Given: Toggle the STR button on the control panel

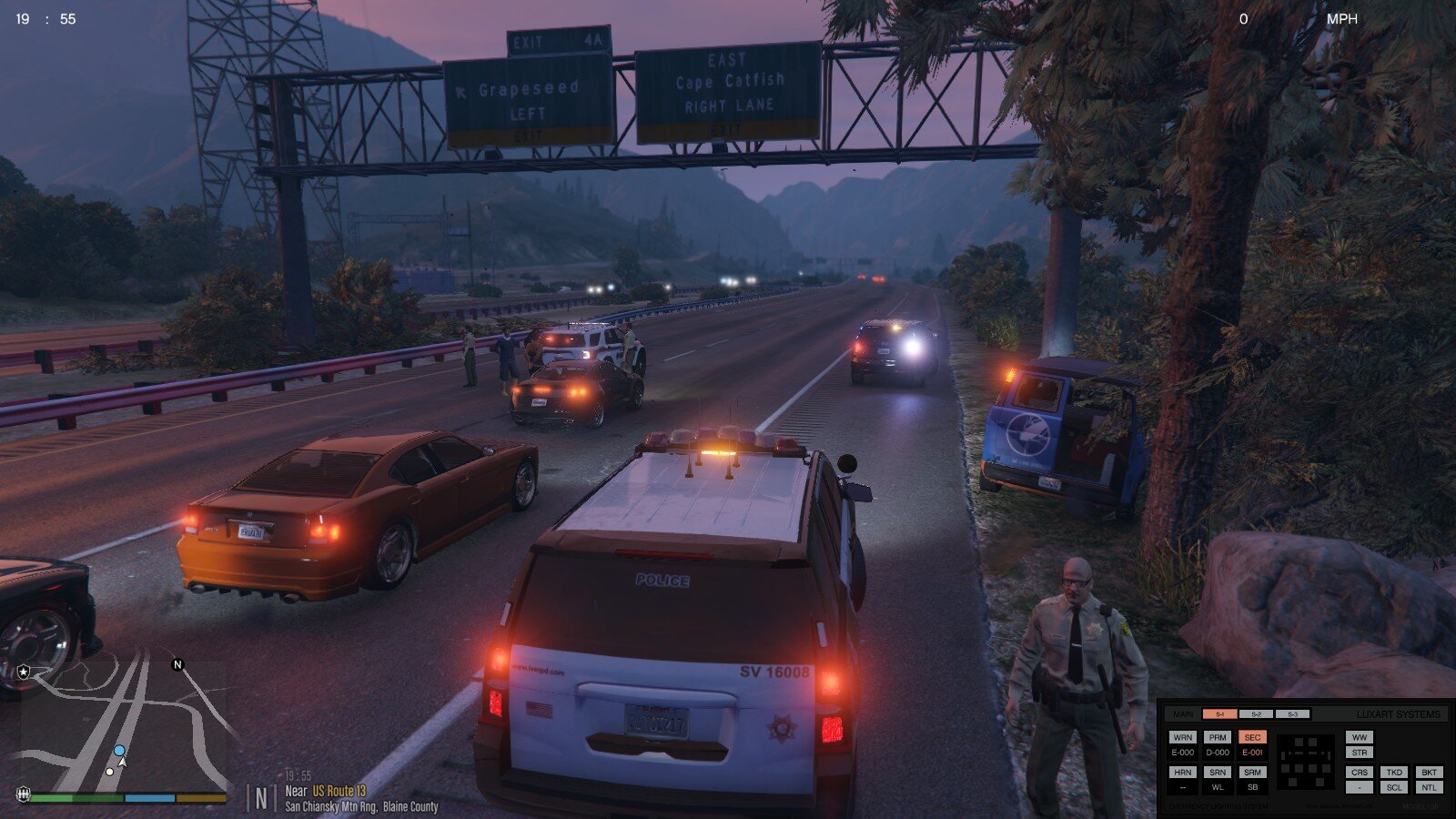Looking at the screenshot, I should (1360, 753).
